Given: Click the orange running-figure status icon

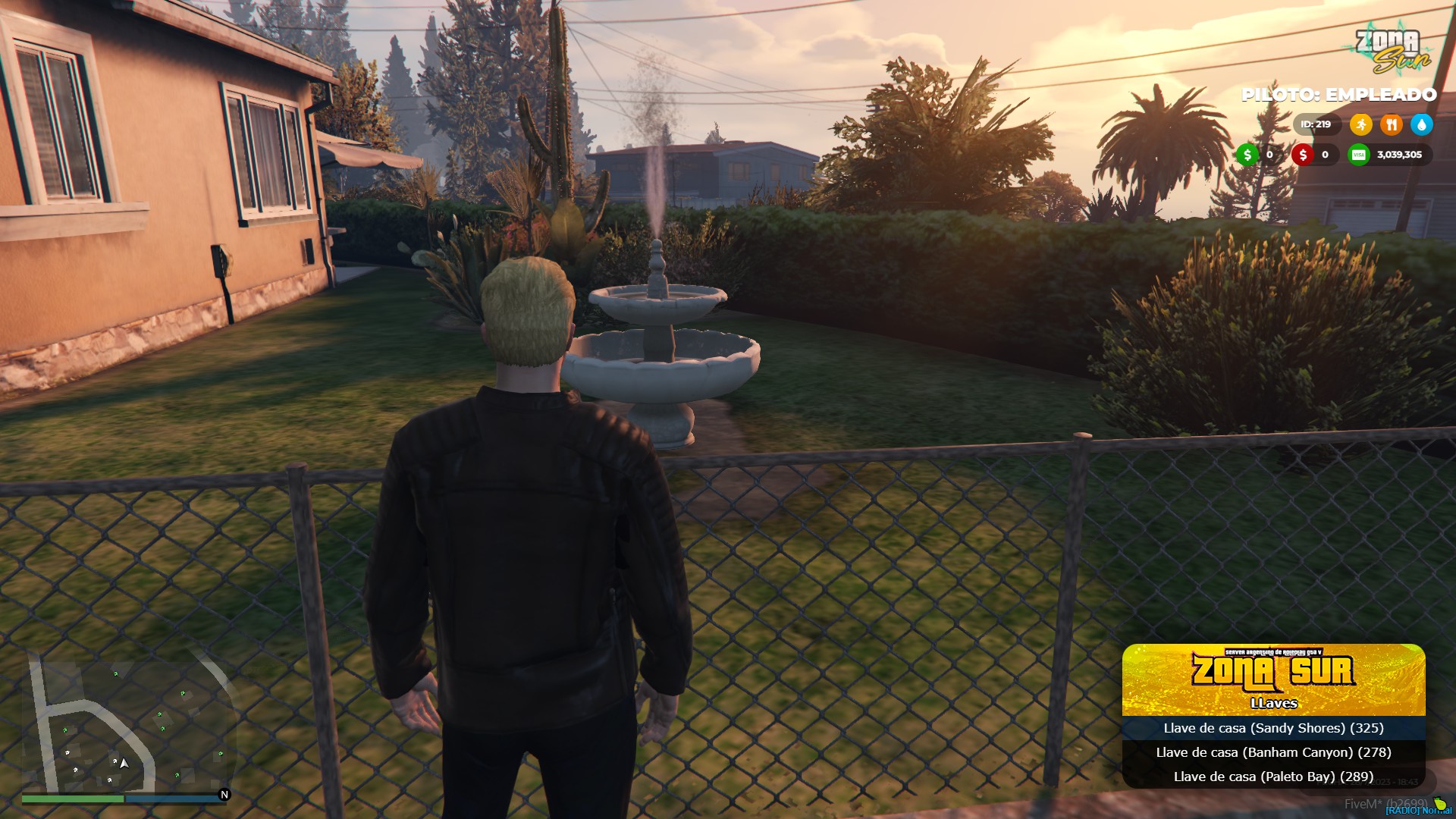Looking at the screenshot, I should (1360, 124).
